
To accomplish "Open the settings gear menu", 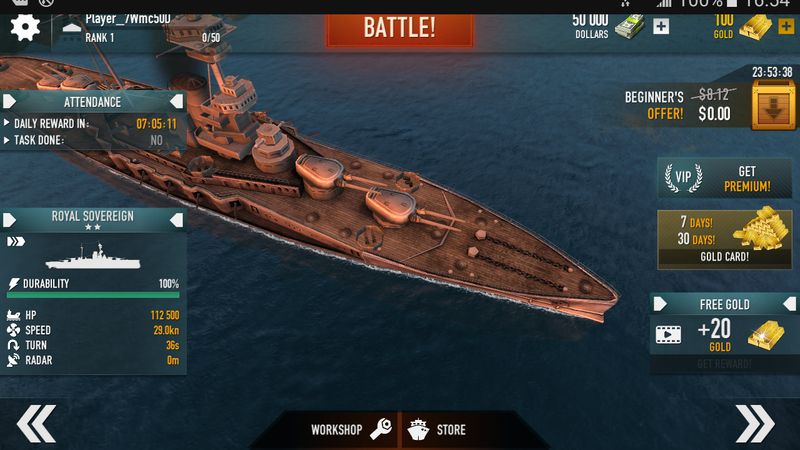I will 25,27.
